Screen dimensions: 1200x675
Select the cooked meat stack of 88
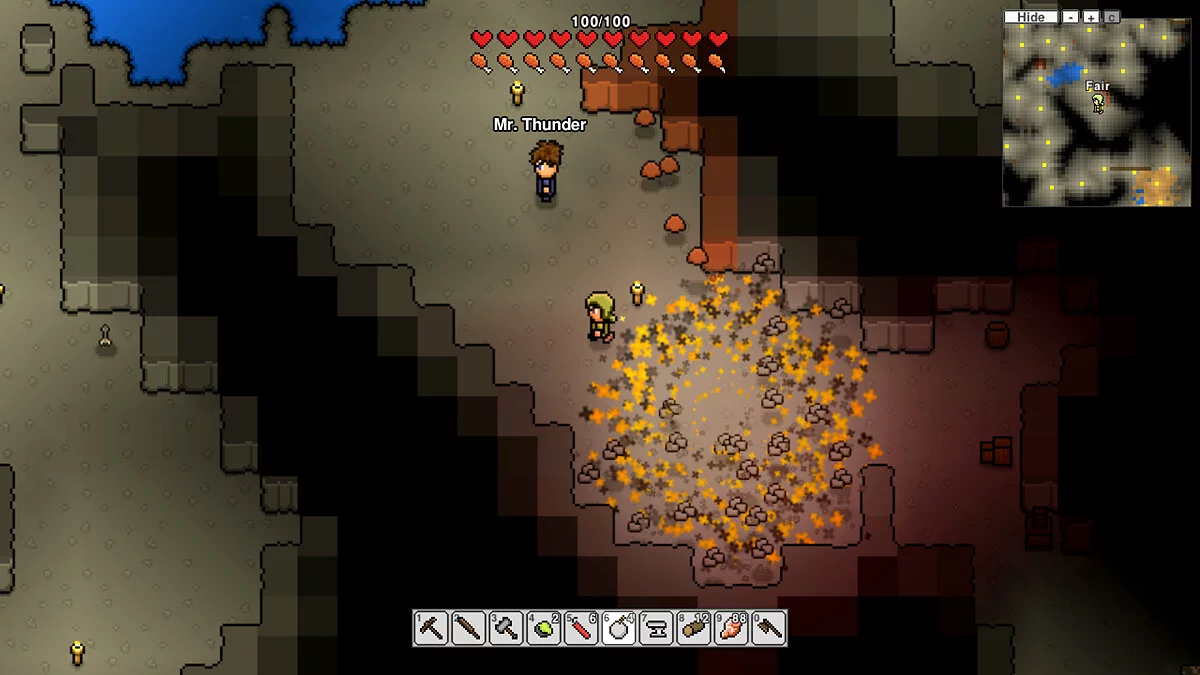[732, 628]
